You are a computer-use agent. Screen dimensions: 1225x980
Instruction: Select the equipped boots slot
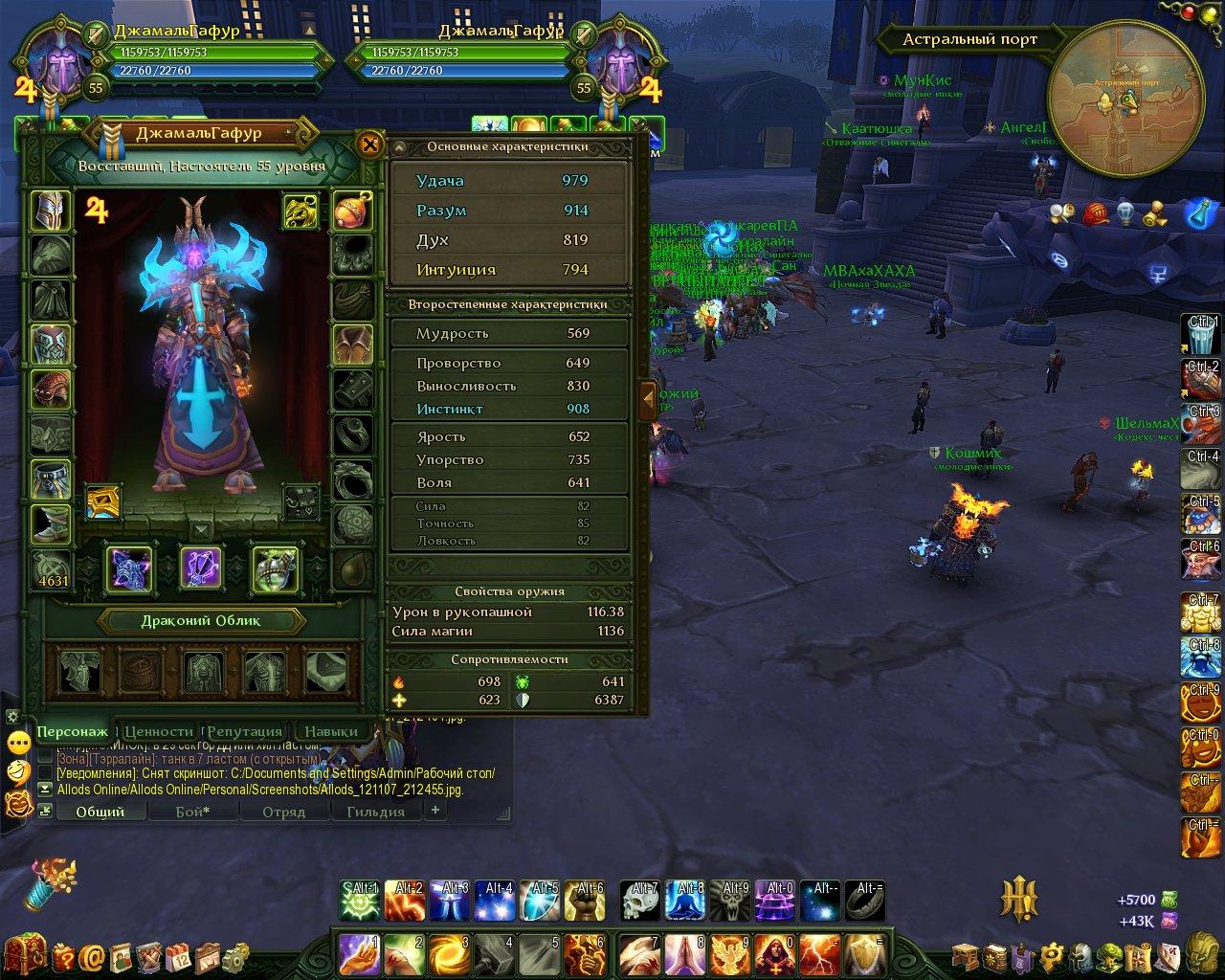[x=51, y=523]
